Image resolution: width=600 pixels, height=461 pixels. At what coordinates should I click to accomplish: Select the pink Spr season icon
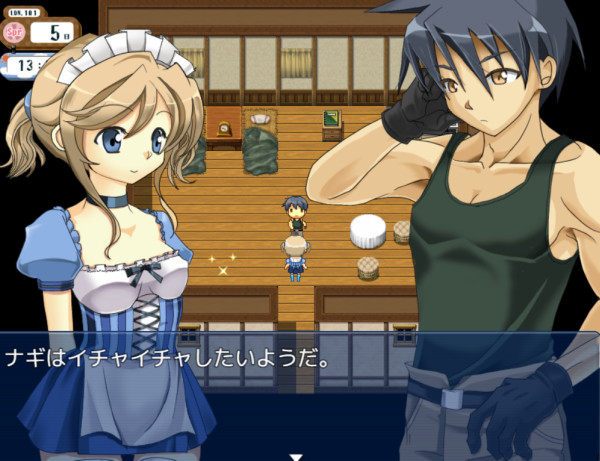point(14,32)
